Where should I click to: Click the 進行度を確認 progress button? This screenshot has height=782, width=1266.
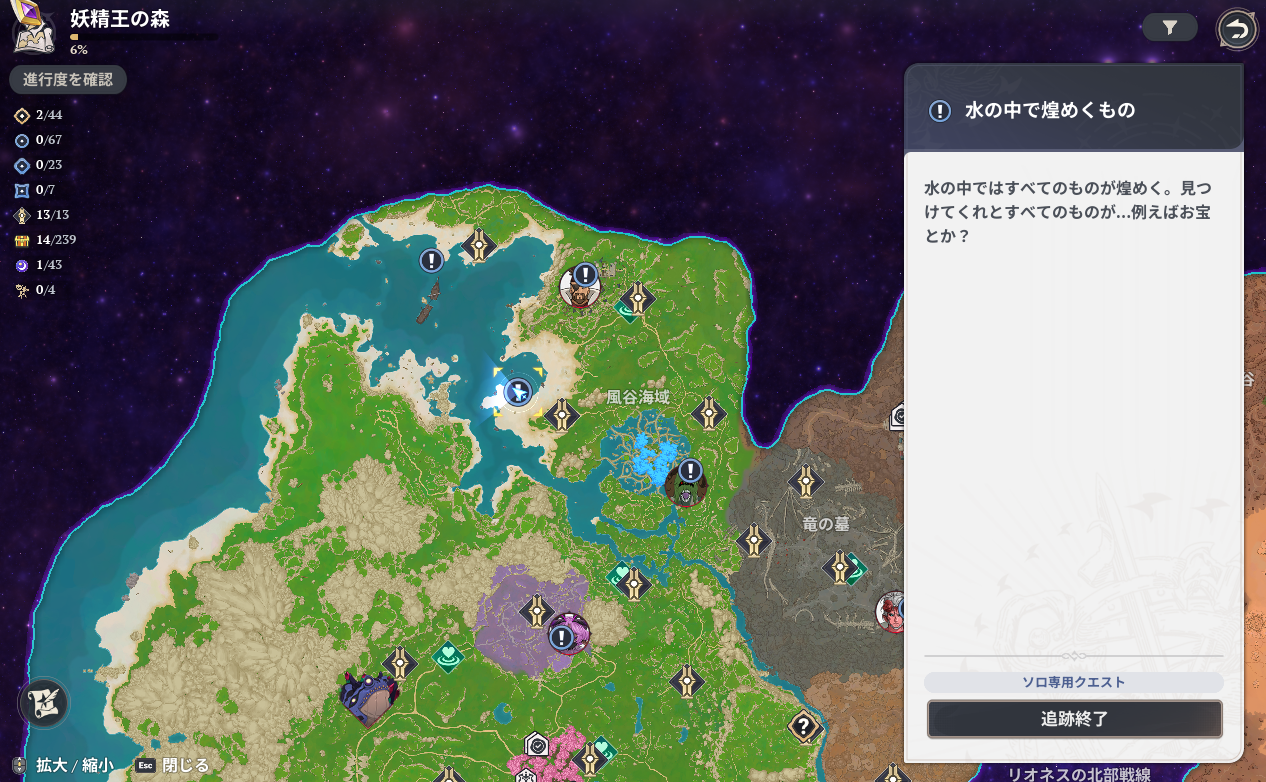[68, 80]
